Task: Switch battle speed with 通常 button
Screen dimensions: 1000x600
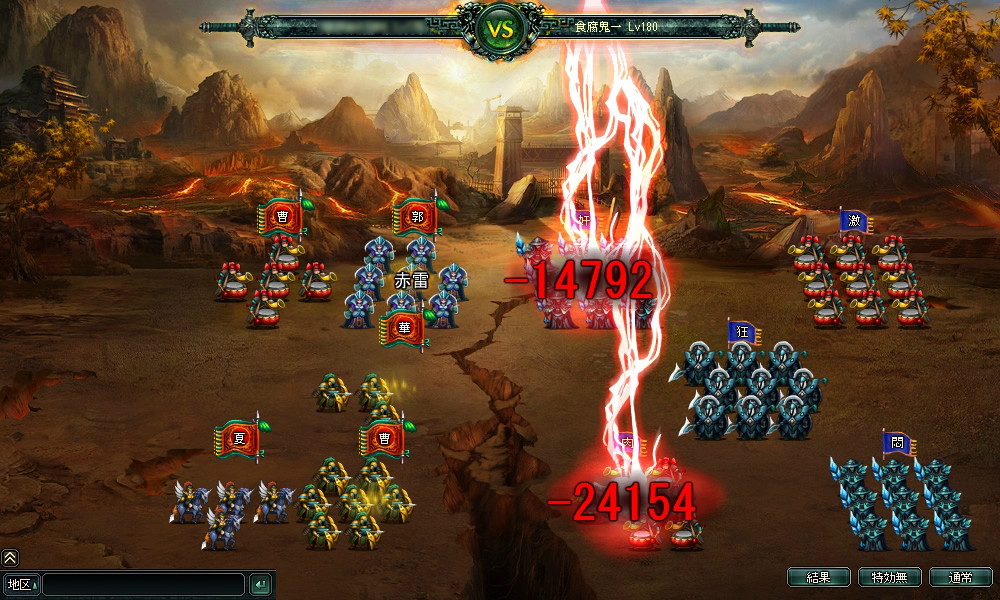Action: click(960, 577)
